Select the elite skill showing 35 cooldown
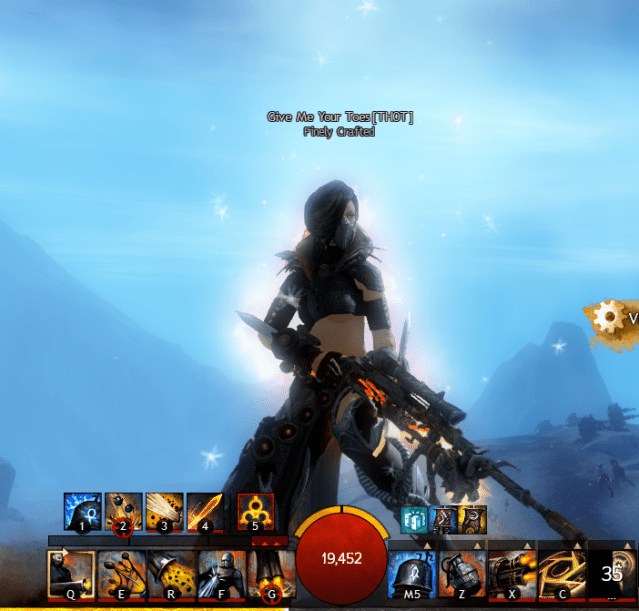Screen dimensions: 639x611 611,573
